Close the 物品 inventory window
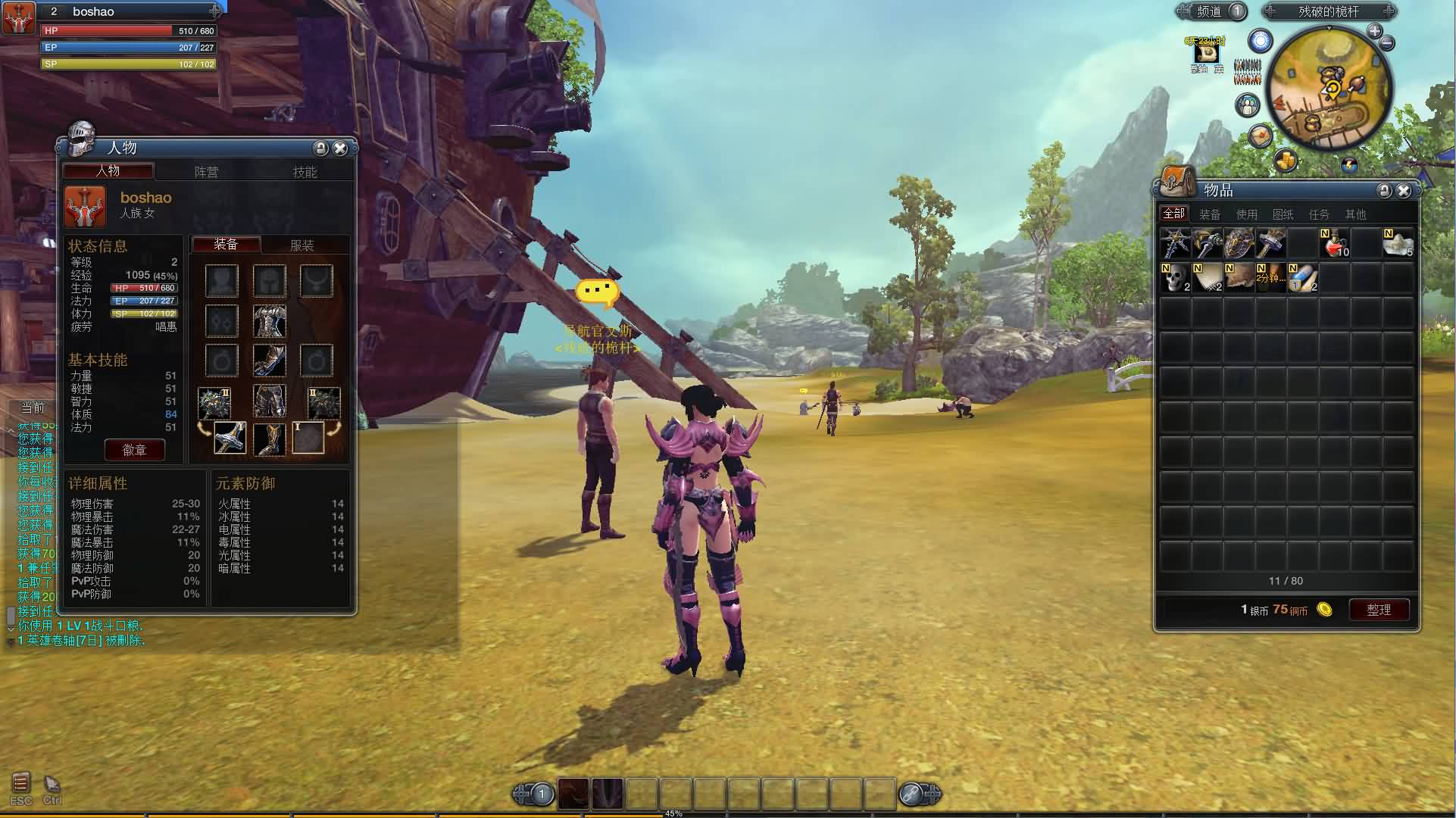1456x818 pixels. pos(1404,191)
